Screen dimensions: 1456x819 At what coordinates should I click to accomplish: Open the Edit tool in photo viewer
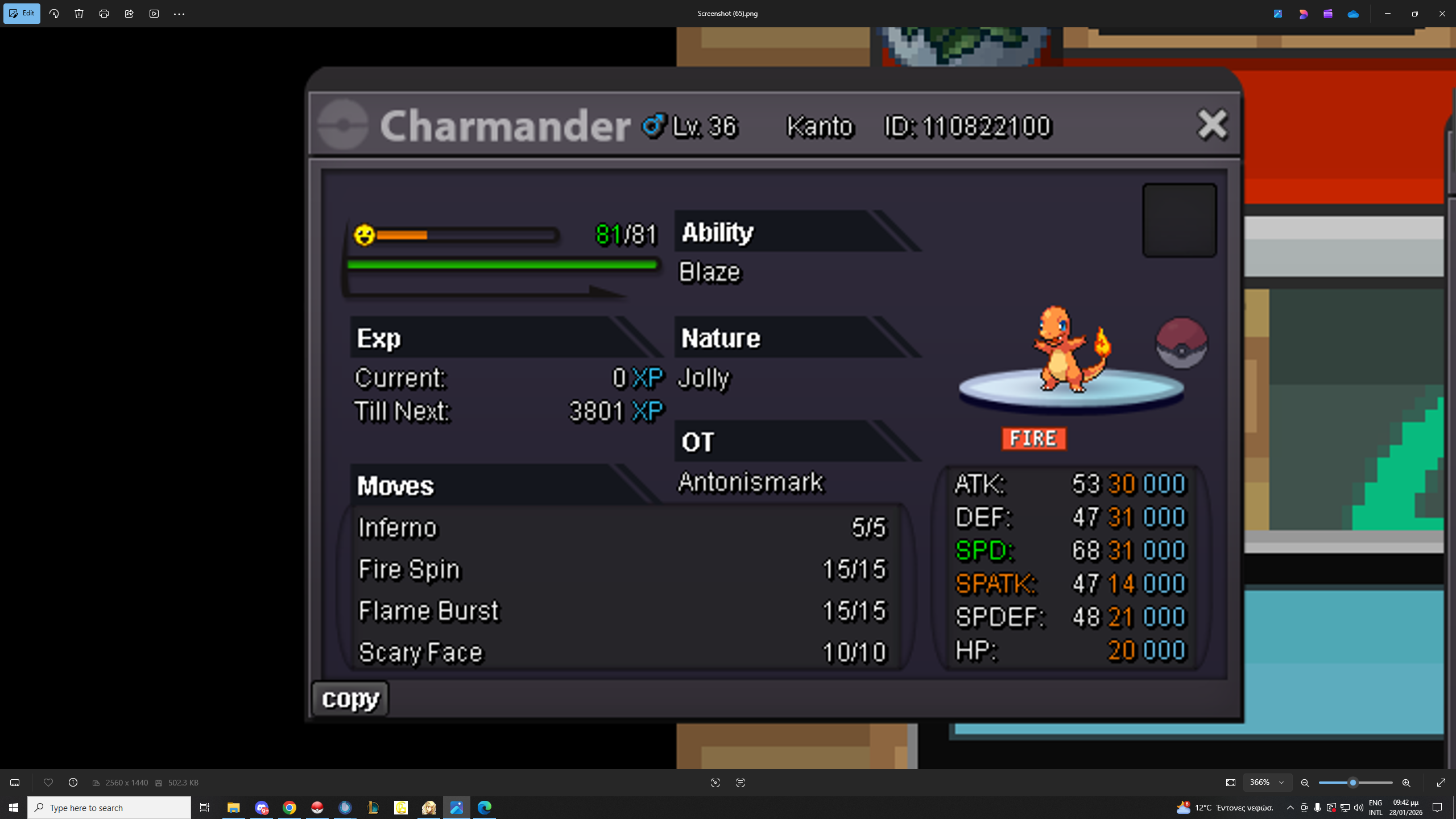click(22, 14)
